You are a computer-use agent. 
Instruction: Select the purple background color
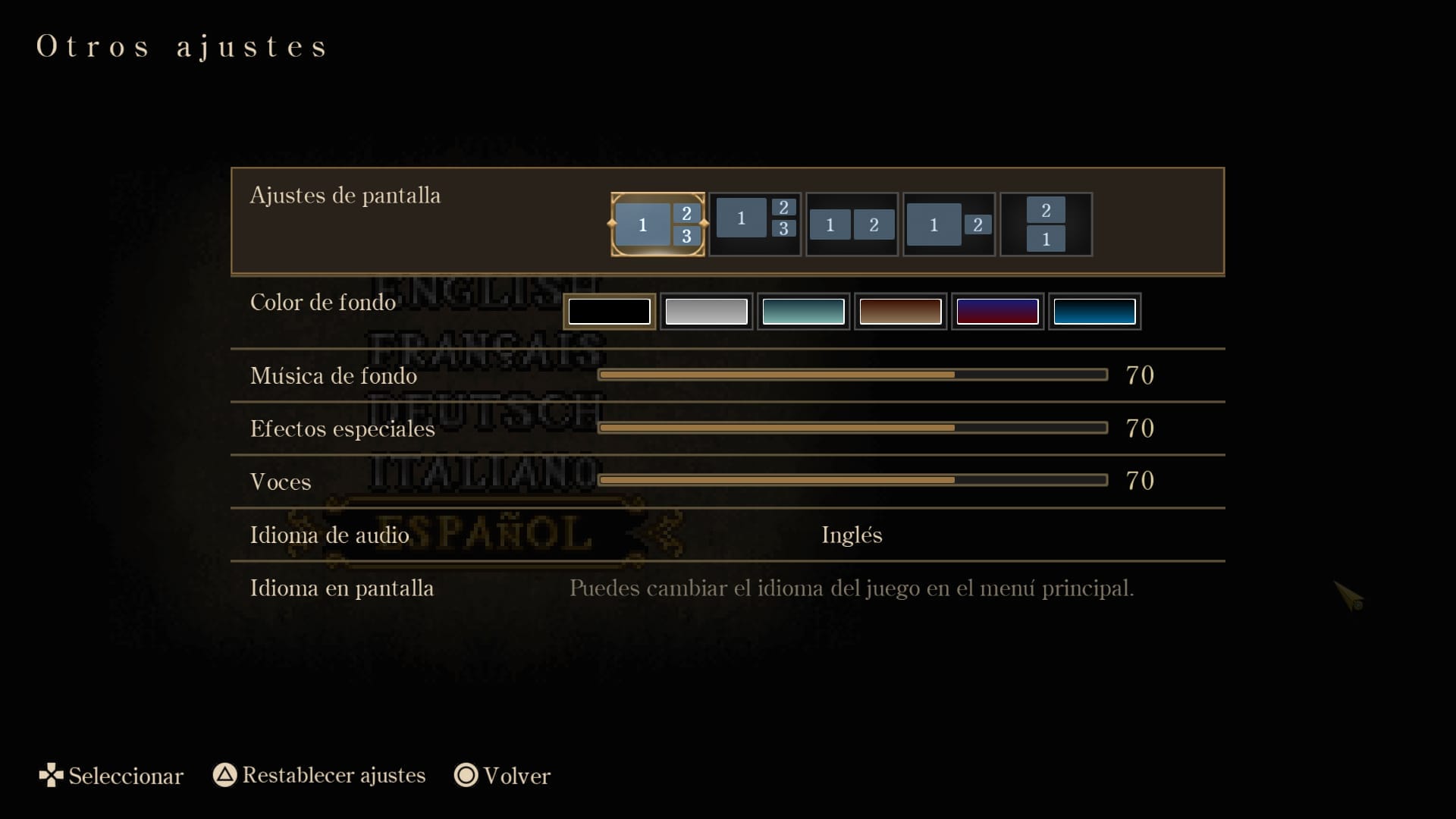(997, 311)
